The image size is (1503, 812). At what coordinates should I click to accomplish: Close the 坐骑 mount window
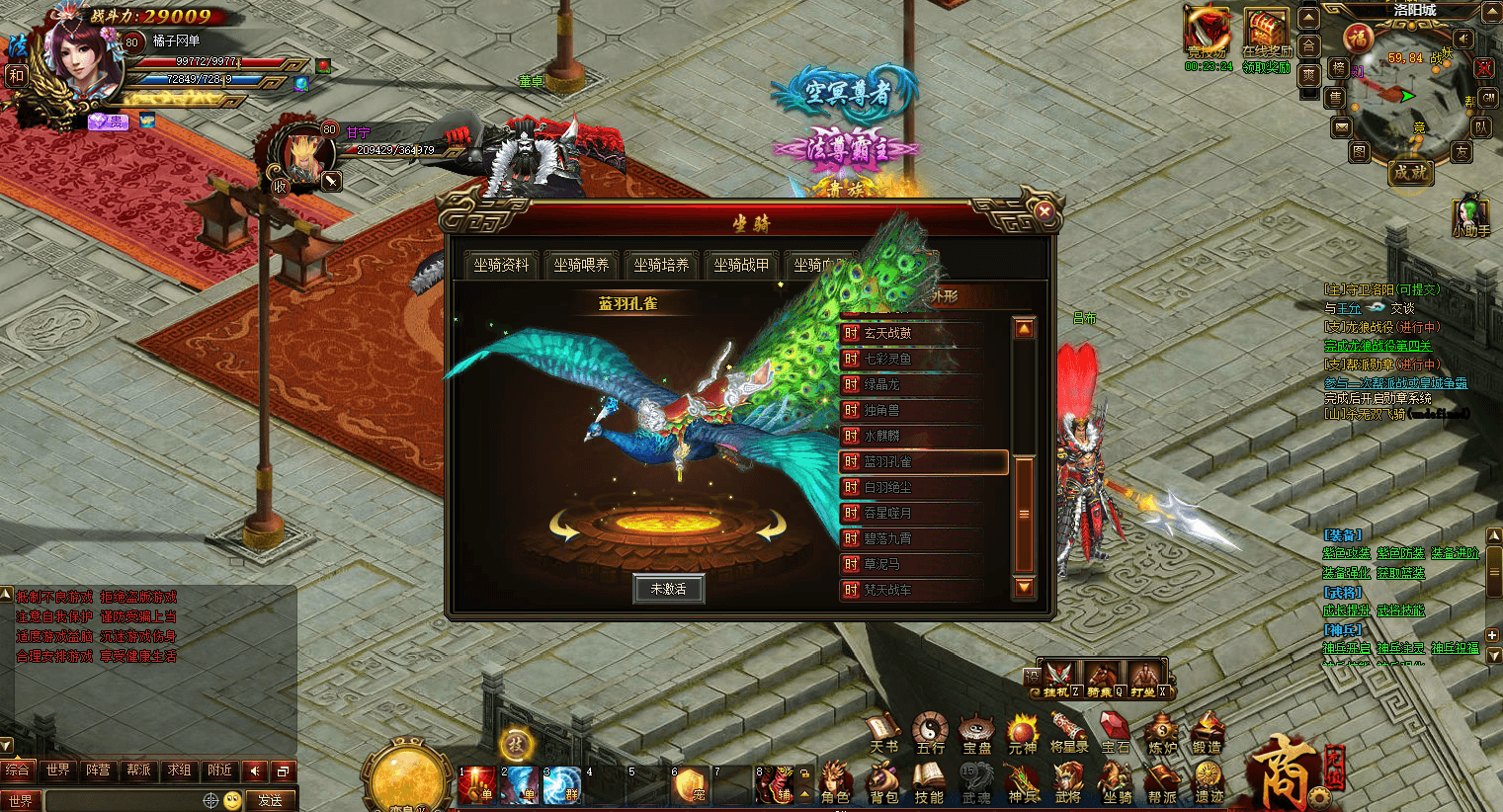point(1044,210)
